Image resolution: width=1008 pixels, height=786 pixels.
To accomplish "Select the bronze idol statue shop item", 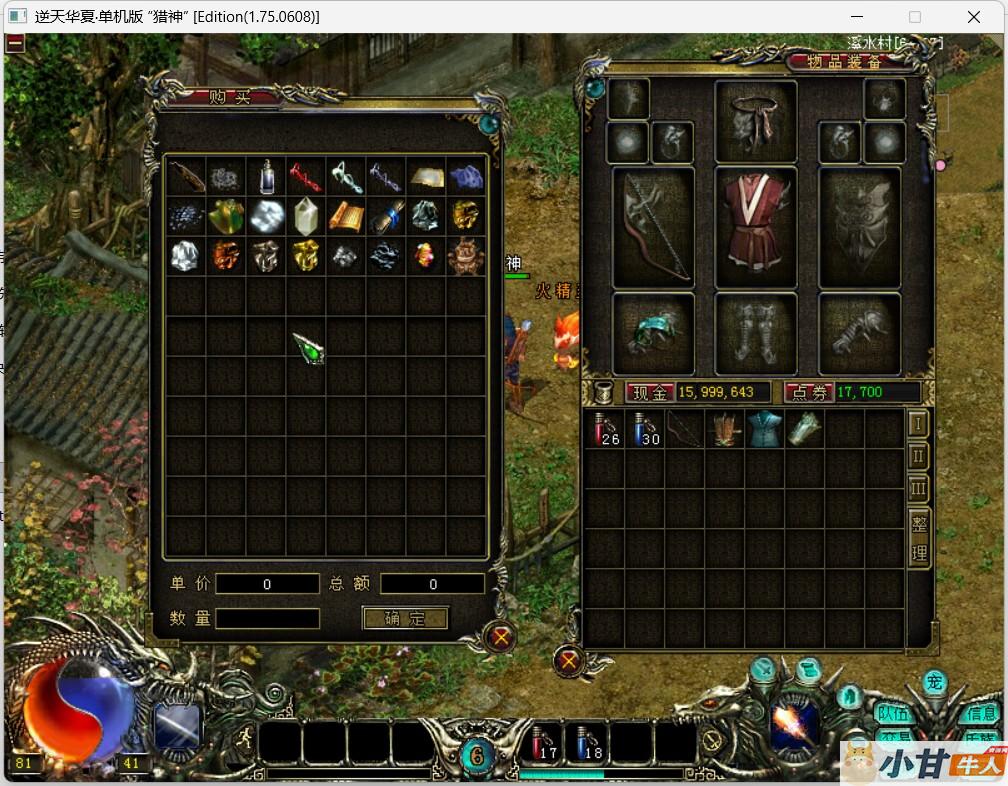I will pyautogui.click(x=466, y=256).
